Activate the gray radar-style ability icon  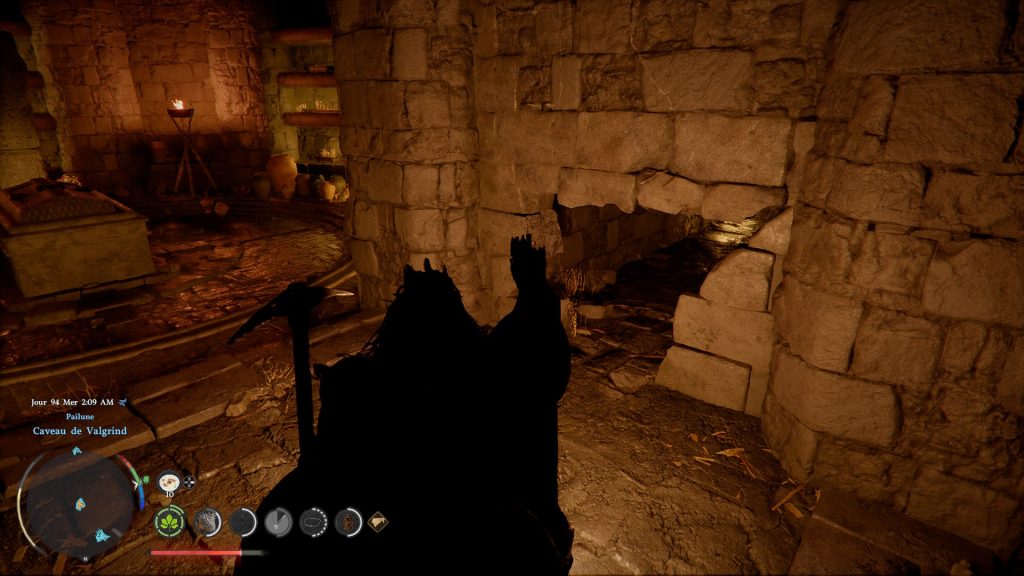[x=277, y=521]
